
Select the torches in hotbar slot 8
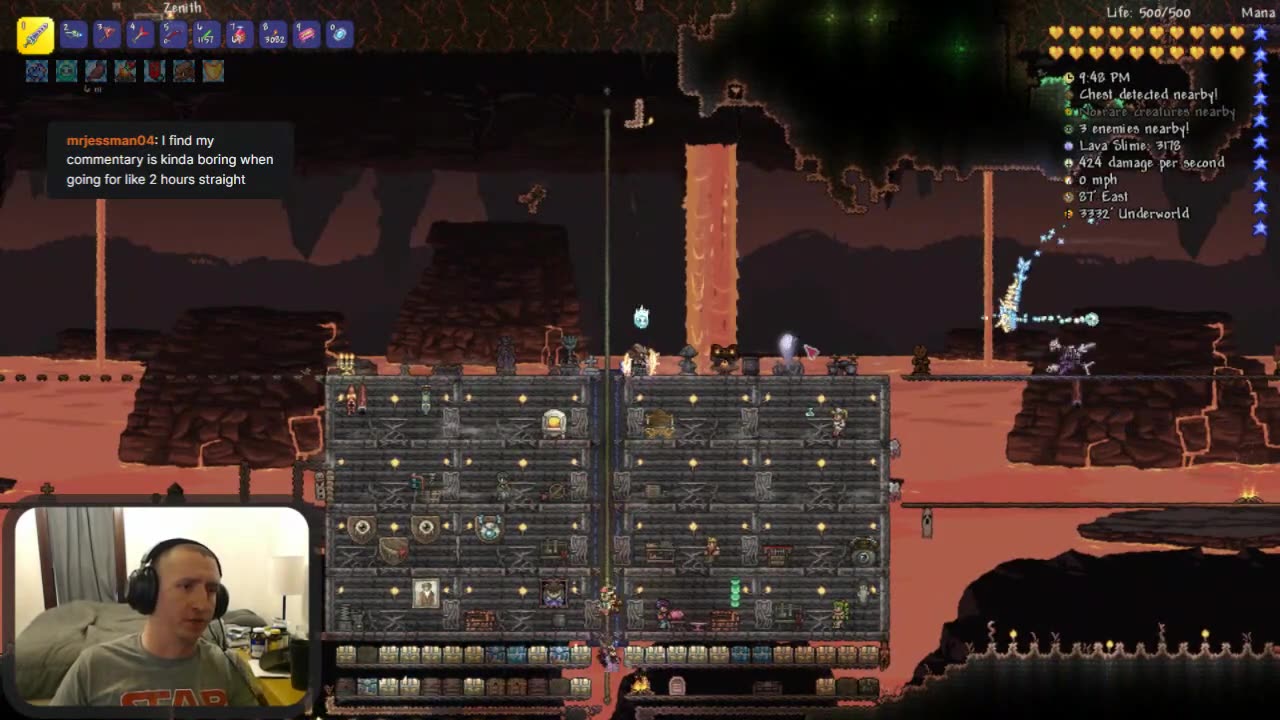tap(272, 35)
